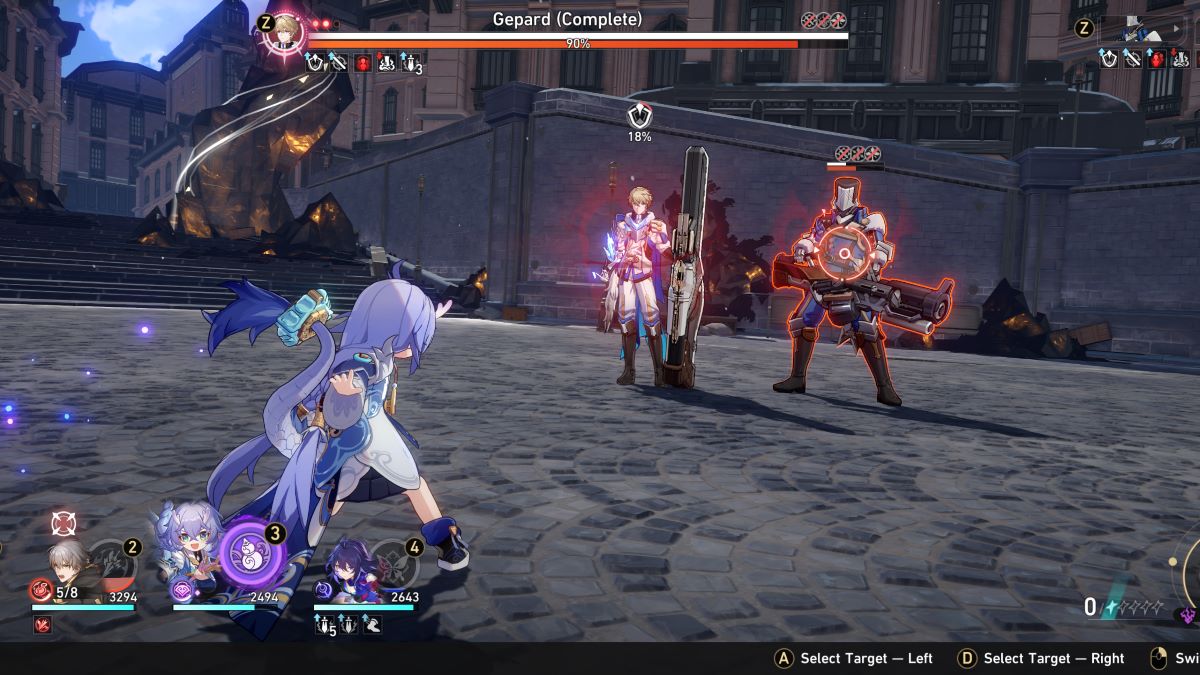Image resolution: width=1200 pixels, height=675 pixels.
Task: Inspect Gepard's sword buff with stack 3
Action: (410, 62)
